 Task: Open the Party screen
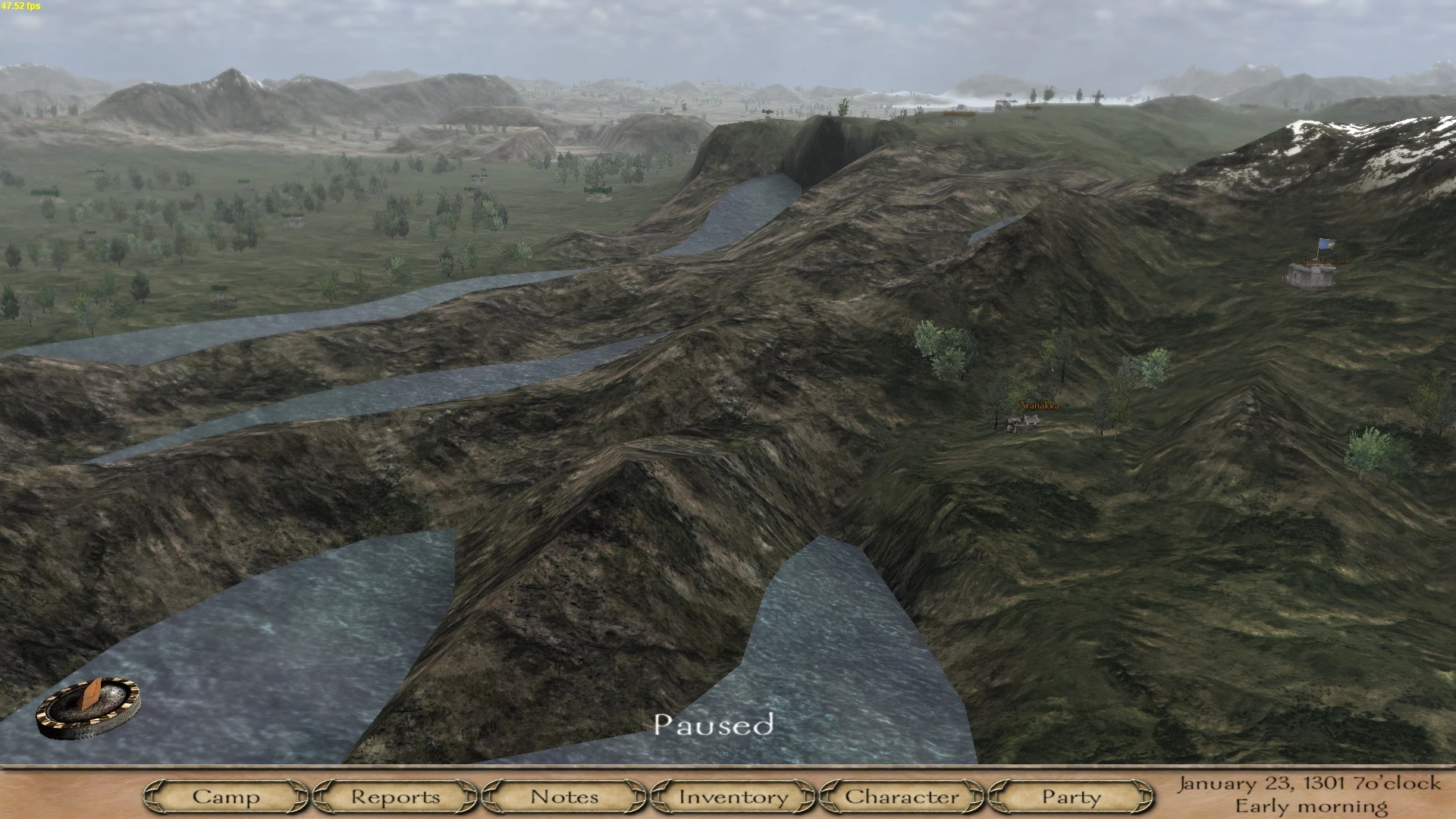pos(1070,797)
